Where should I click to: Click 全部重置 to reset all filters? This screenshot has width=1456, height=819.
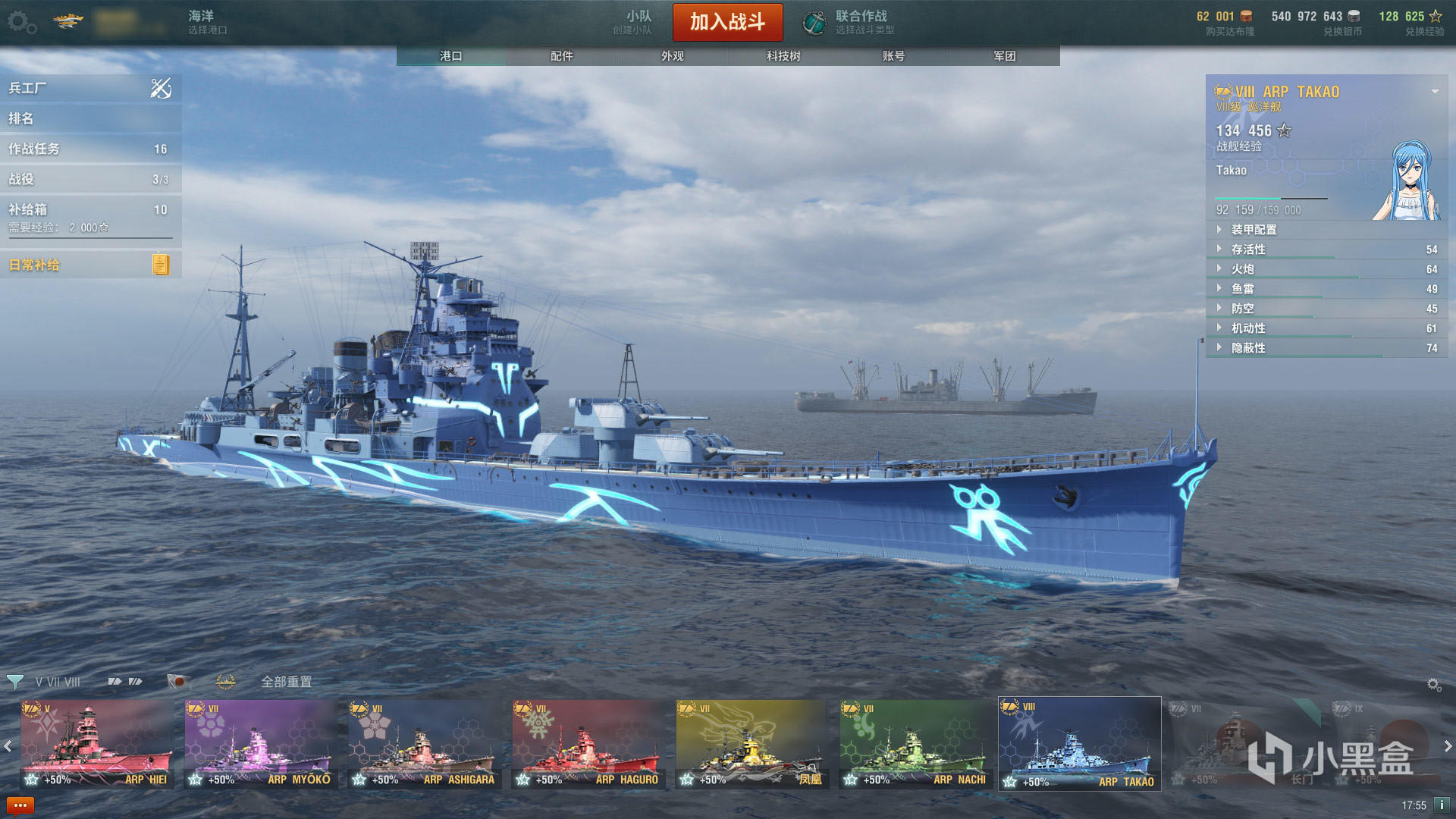click(x=287, y=682)
